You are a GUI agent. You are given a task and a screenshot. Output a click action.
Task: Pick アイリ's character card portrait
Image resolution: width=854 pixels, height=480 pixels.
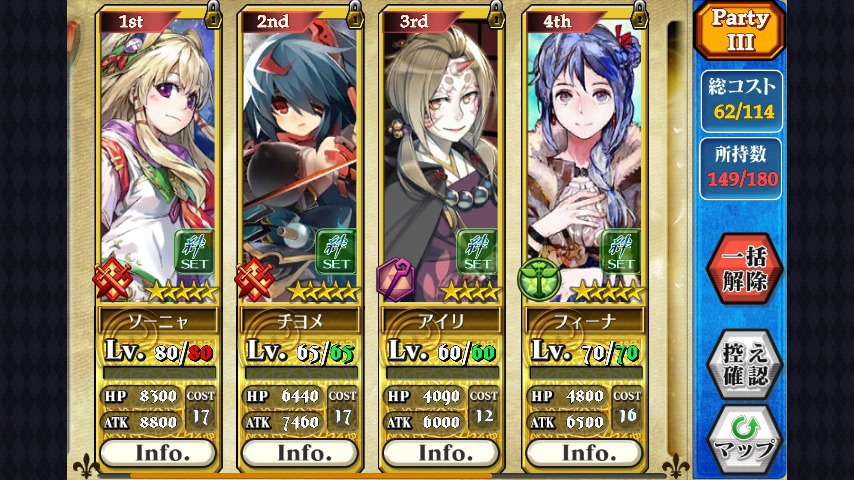click(x=440, y=150)
